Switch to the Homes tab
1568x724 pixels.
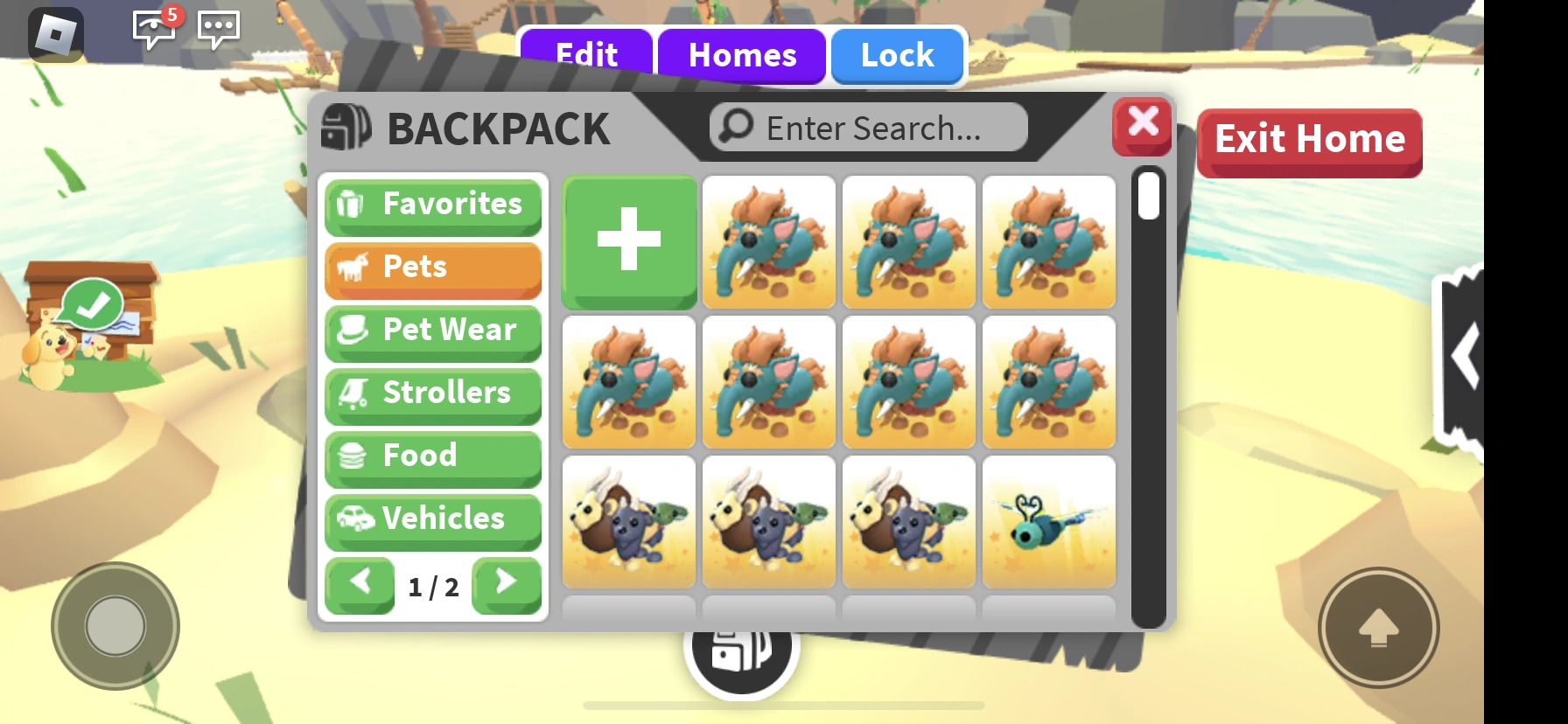pyautogui.click(x=742, y=55)
